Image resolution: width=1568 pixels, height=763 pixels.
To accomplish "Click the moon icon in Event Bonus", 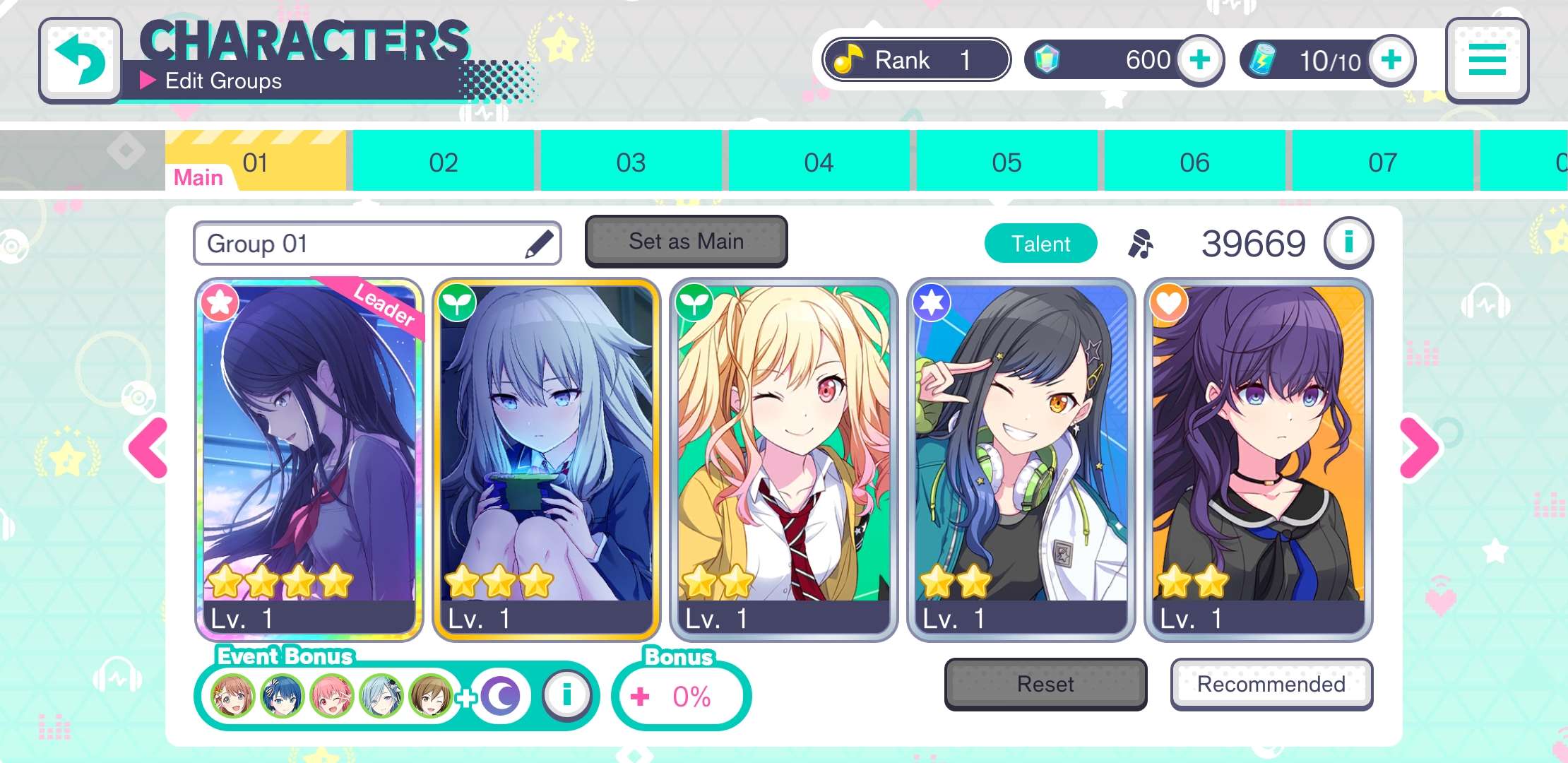I will [x=501, y=695].
